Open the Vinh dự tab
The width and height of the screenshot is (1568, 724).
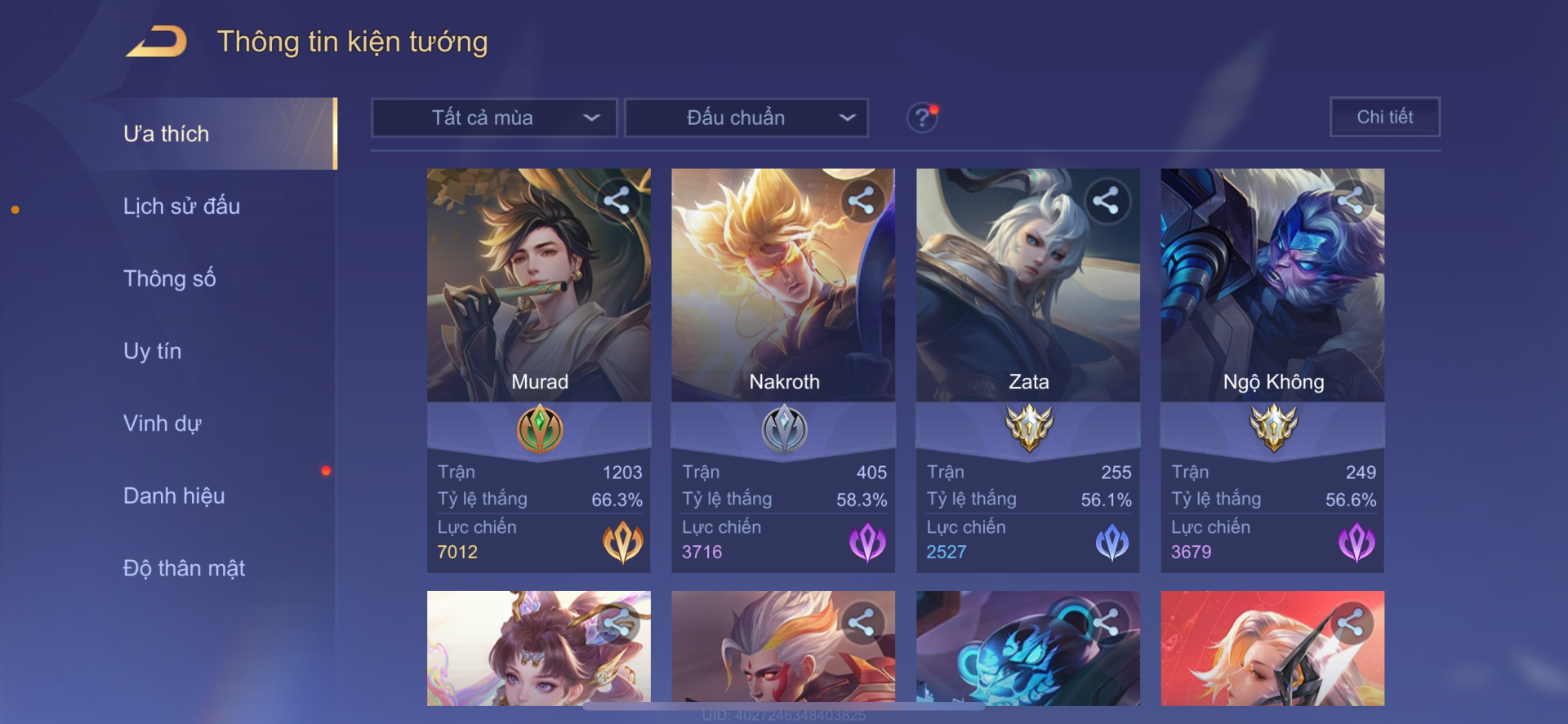pos(162,424)
